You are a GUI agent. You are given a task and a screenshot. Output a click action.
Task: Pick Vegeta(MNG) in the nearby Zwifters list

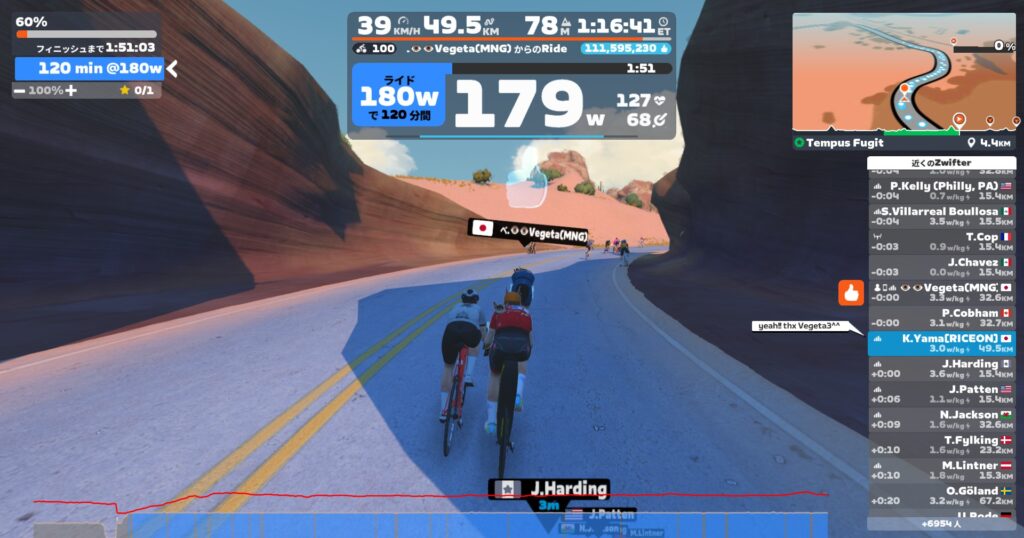(x=941, y=292)
